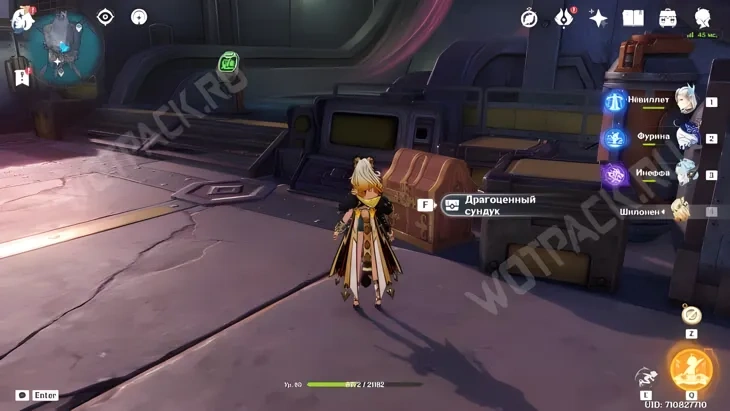Screen dimensions: 730x411
Task: Switch to party member Невиллет
Action: click(x=684, y=102)
